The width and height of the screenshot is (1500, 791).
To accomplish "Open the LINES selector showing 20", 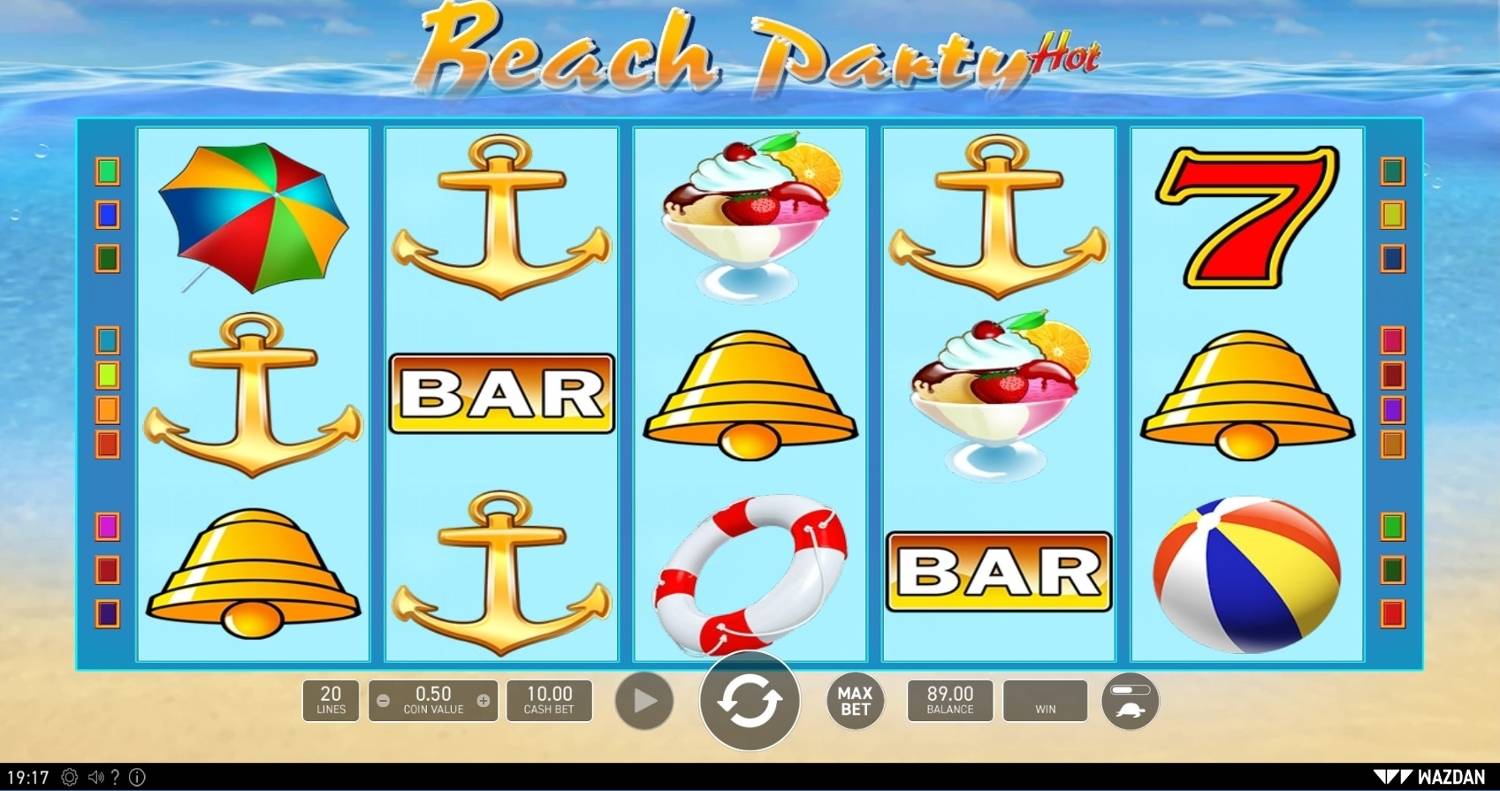I will [331, 700].
